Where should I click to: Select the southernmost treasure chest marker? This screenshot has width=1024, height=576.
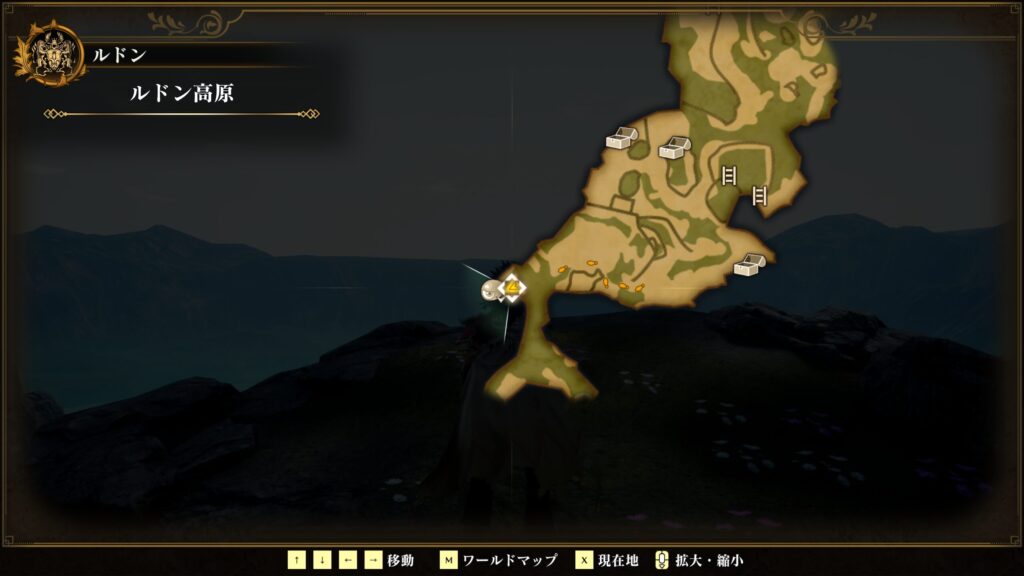pyautogui.click(x=749, y=265)
